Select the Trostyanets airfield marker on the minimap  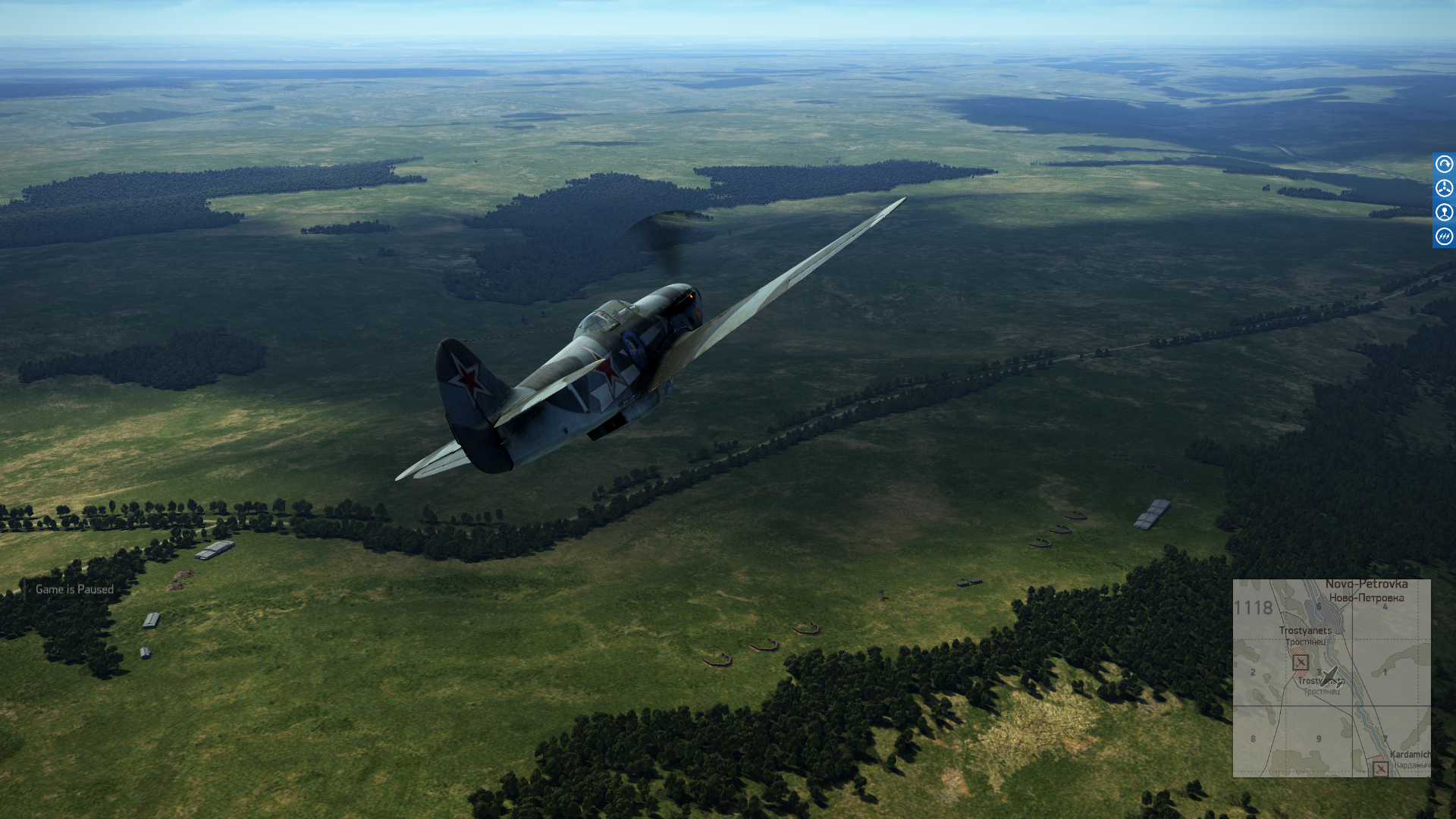[x=1301, y=662]
